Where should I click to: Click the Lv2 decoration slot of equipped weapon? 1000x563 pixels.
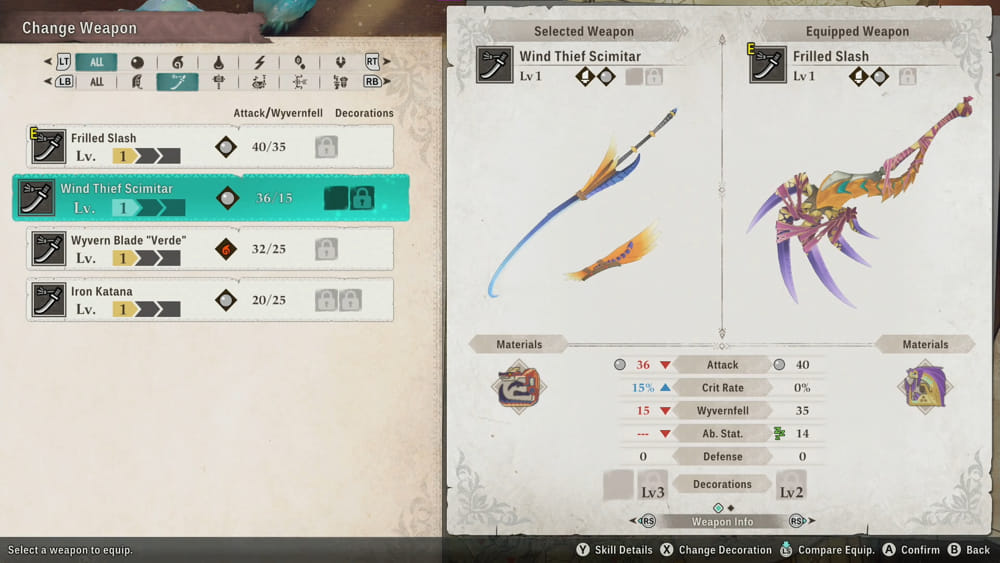pyautogui.click(x=791, y=486)
